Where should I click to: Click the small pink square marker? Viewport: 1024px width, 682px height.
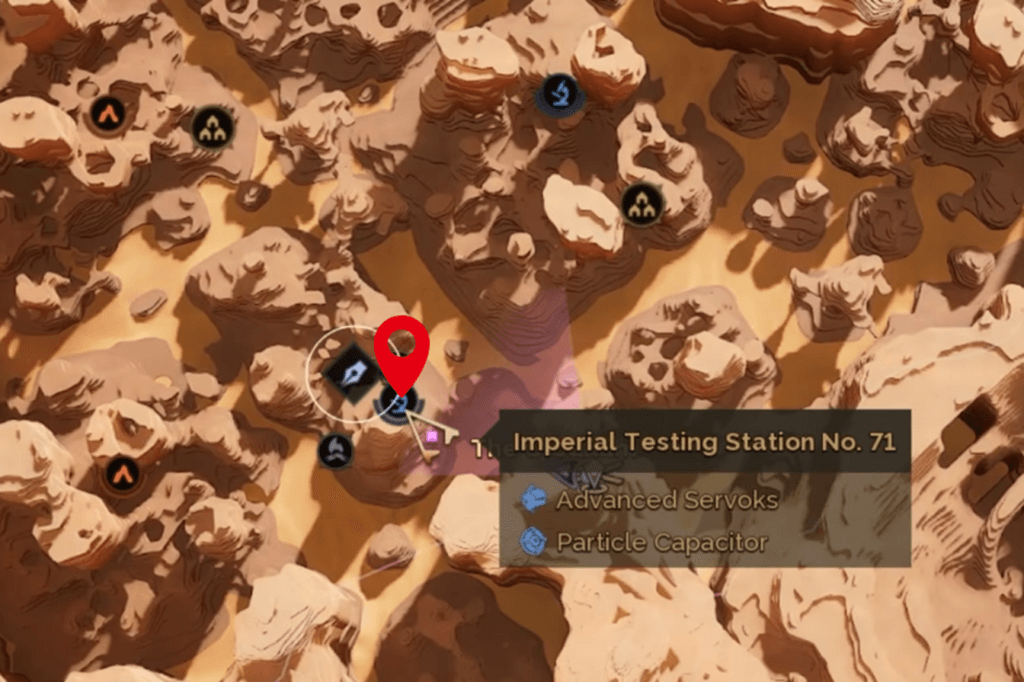tap(432, 436)
